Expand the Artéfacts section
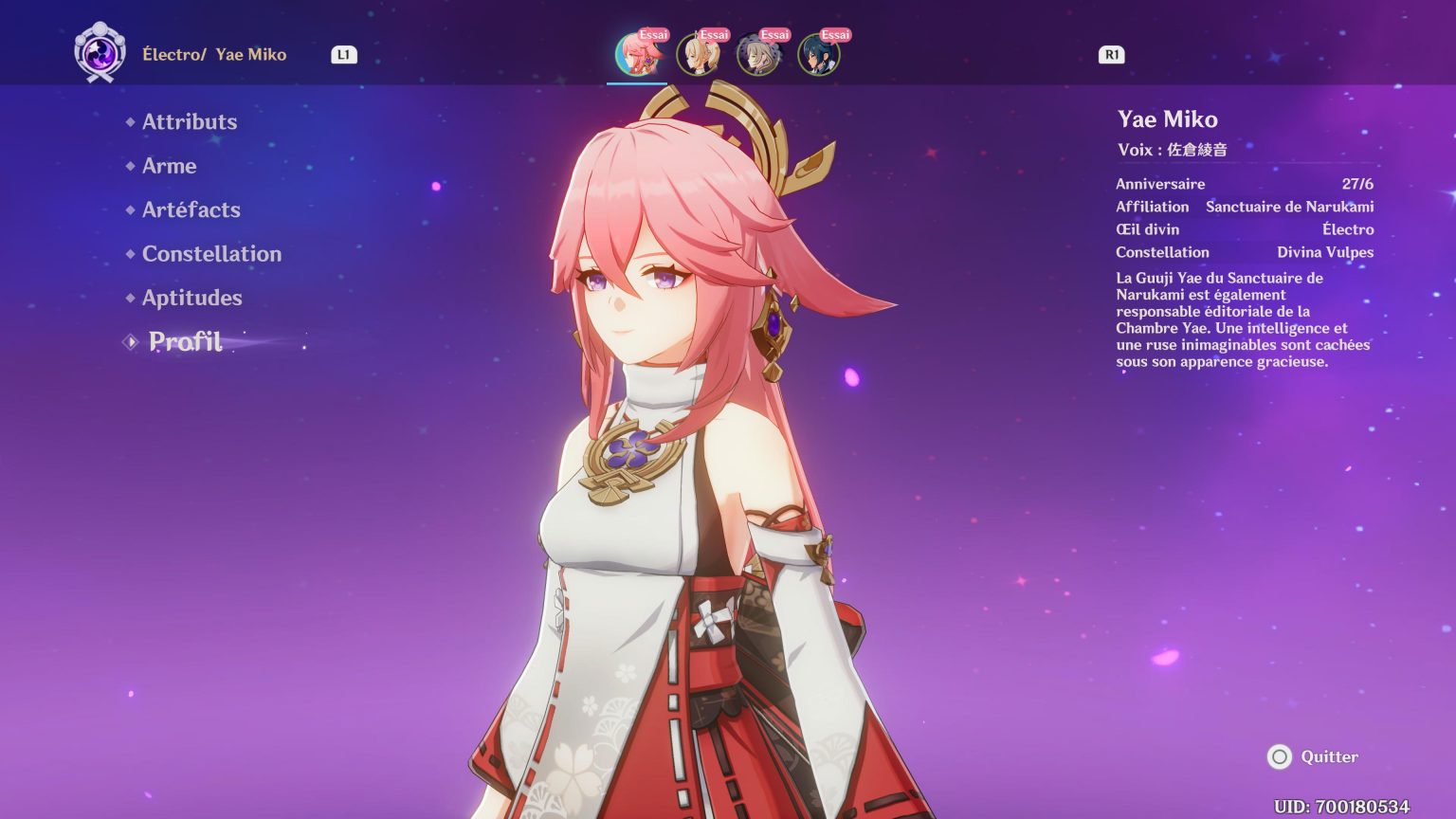The height and width of the screenshot is (819, 1456). click(x=191, y=209)
